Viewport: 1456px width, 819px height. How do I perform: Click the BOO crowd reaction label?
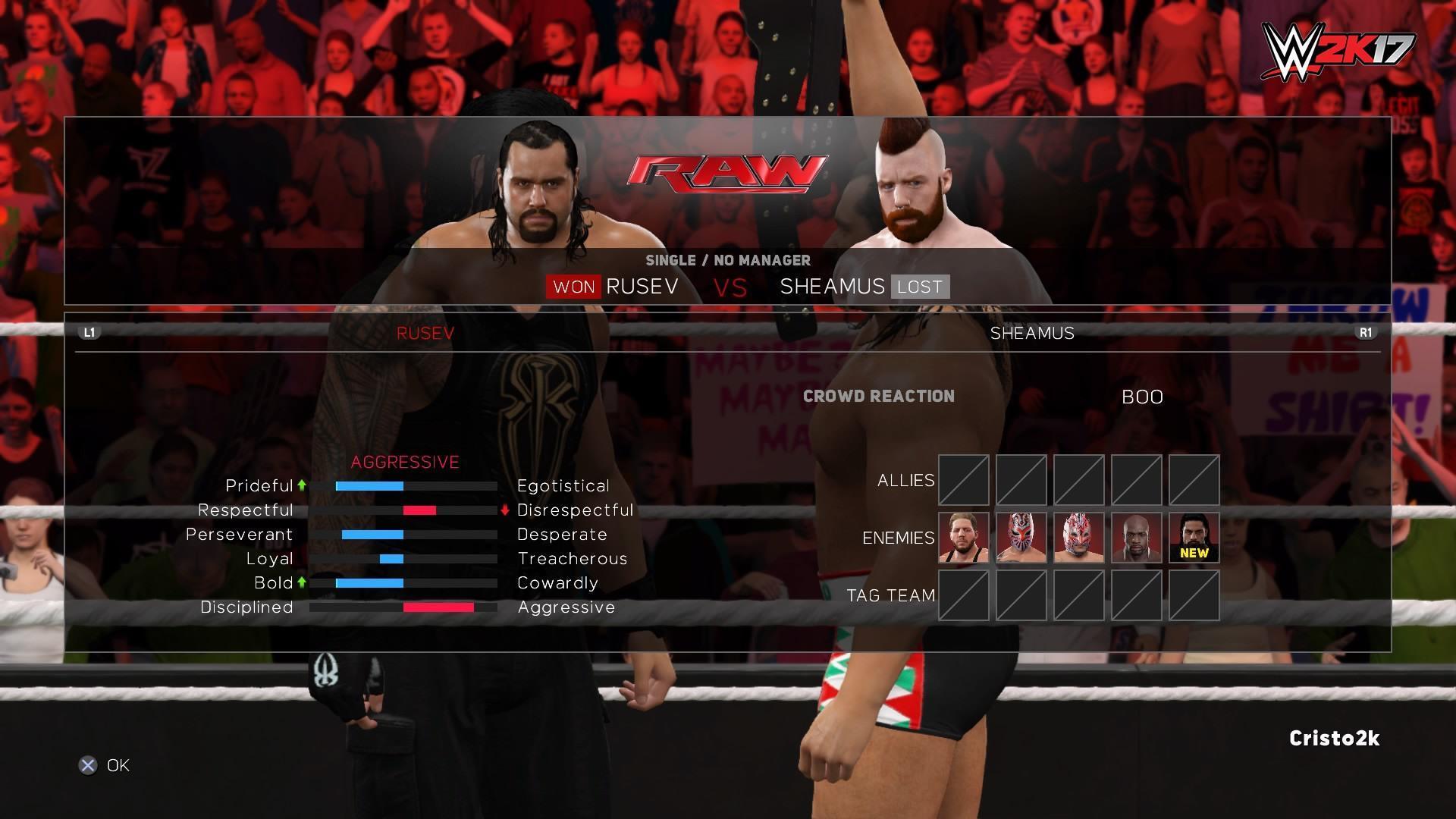[1143, 396]
